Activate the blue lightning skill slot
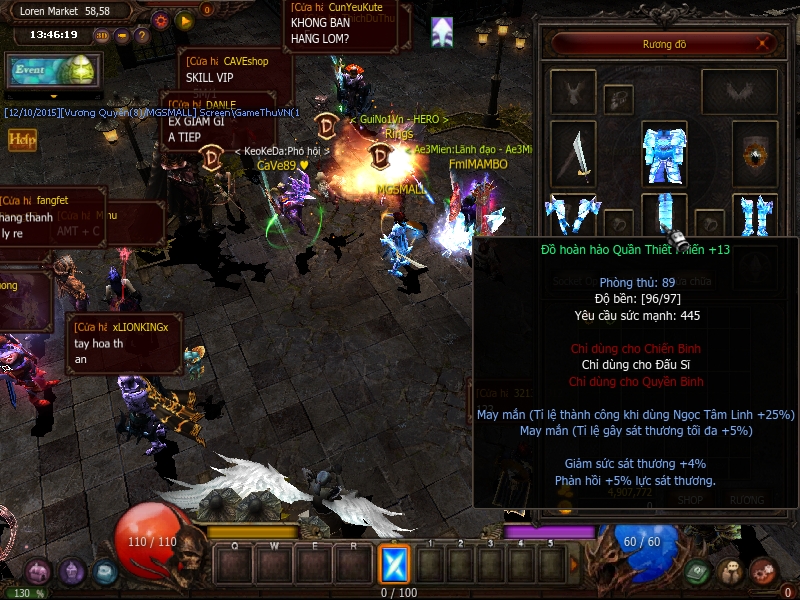Image resolution: width=800 pixels, height=600 pixels. click(394, 565)
